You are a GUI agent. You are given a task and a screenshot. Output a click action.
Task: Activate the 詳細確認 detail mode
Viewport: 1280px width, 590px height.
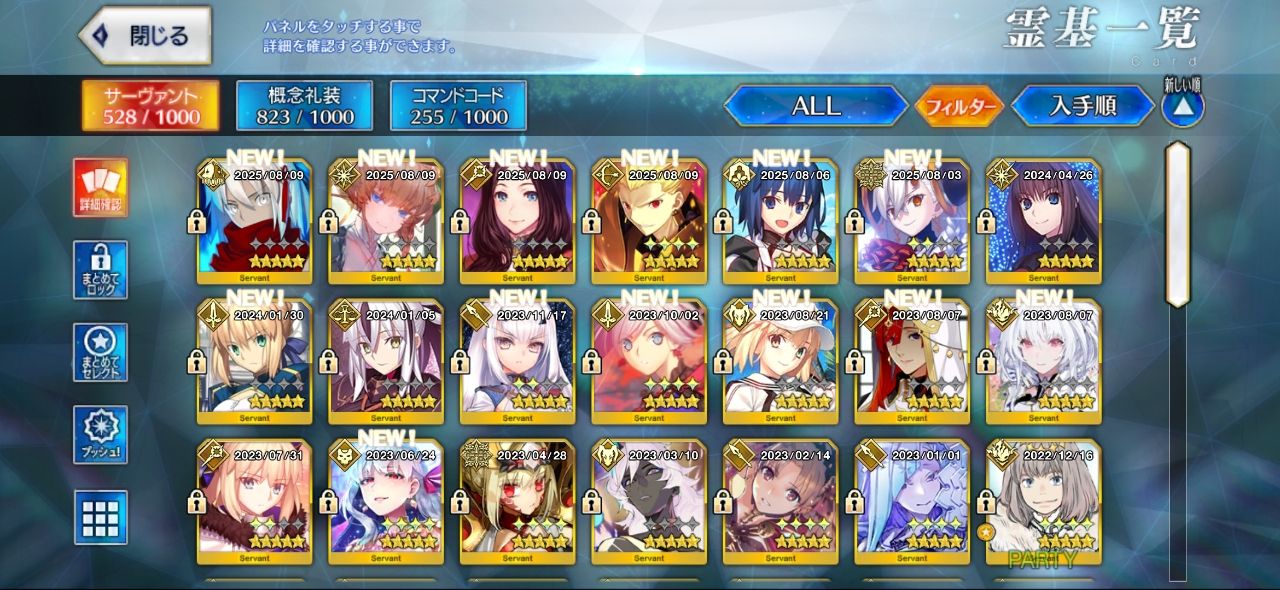coord(101,188)
